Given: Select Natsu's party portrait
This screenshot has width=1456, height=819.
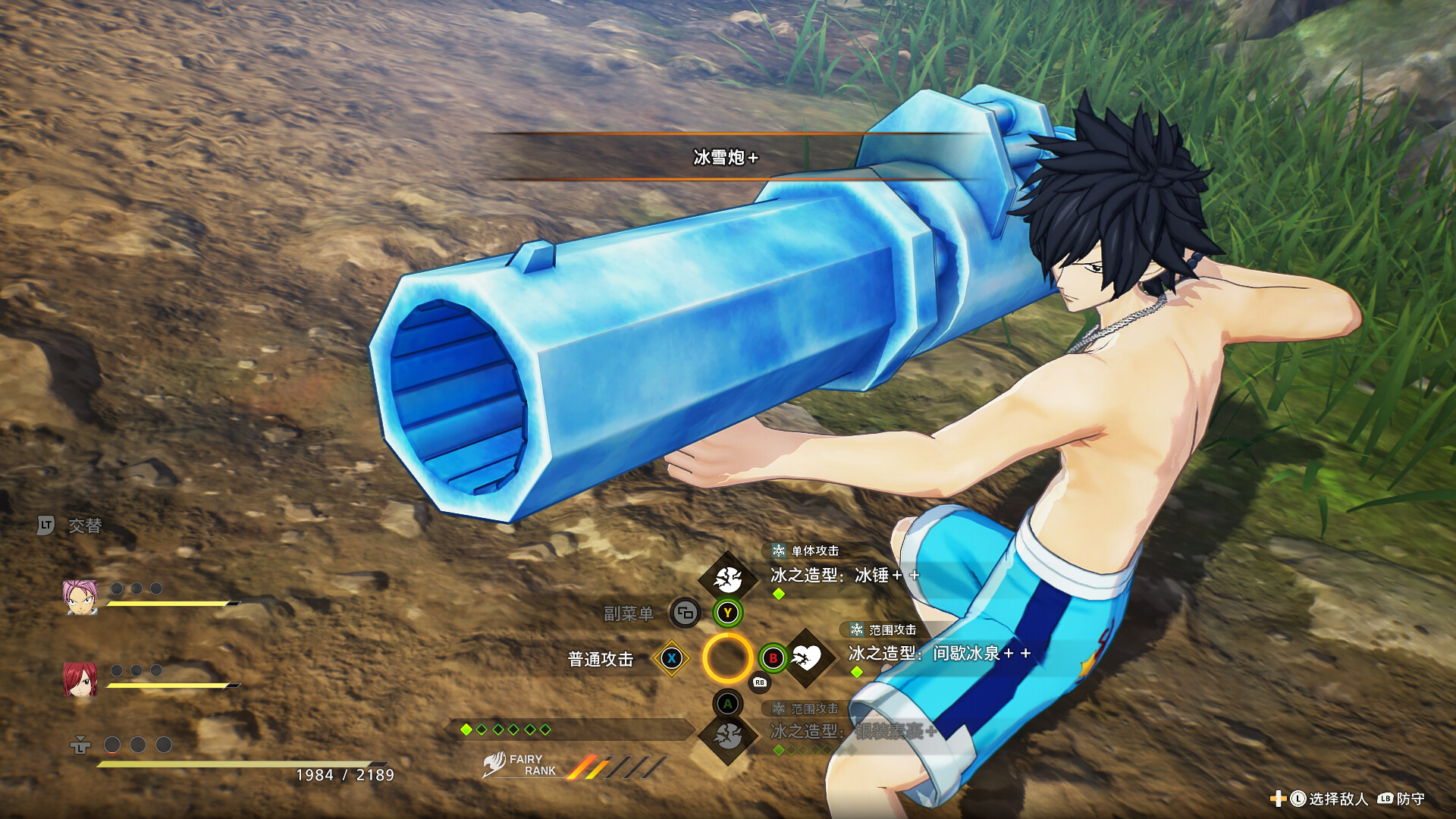Looking at the screenshot, I should [x=80, y=597].
